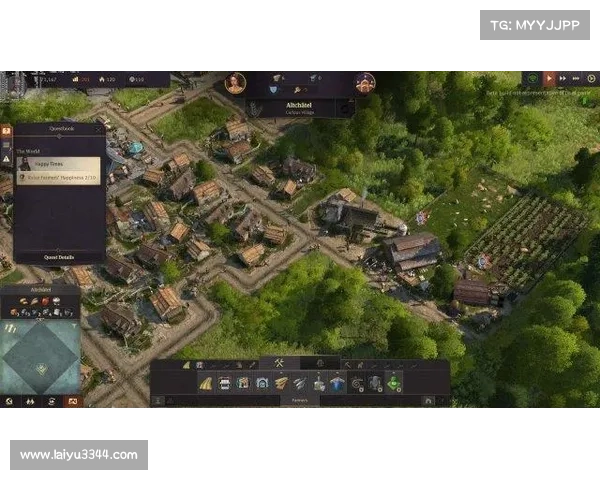Image resolution: width=600 pixels, height=480 pixels.
Task: Close the Questbook panel
Action: pos(99,129)
